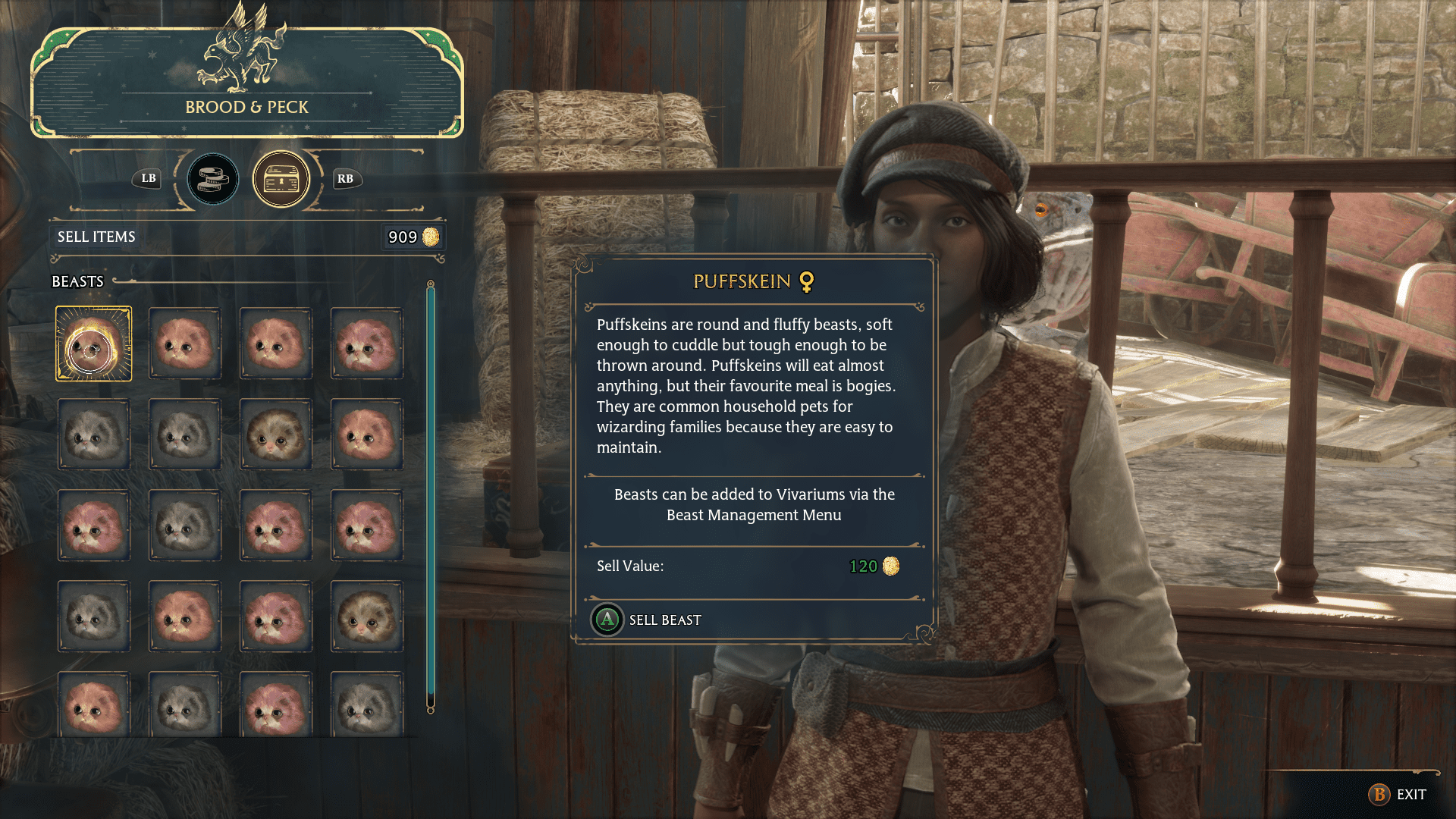Click the RB shoulder button prompt
The image size is (1456, 819).
click(345, 179)
